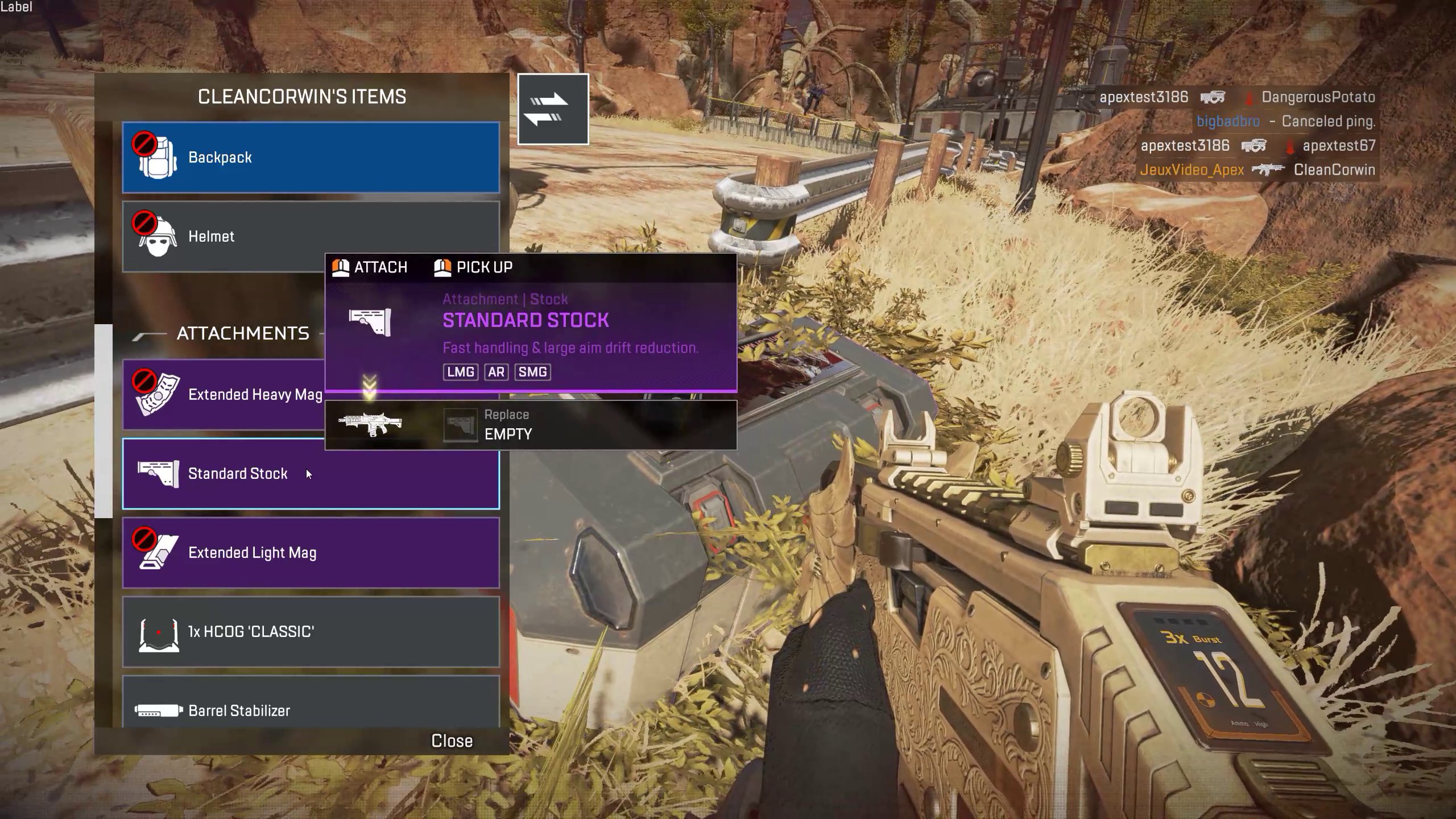
Task: Close the death box items panel
Action: point(452,741)
